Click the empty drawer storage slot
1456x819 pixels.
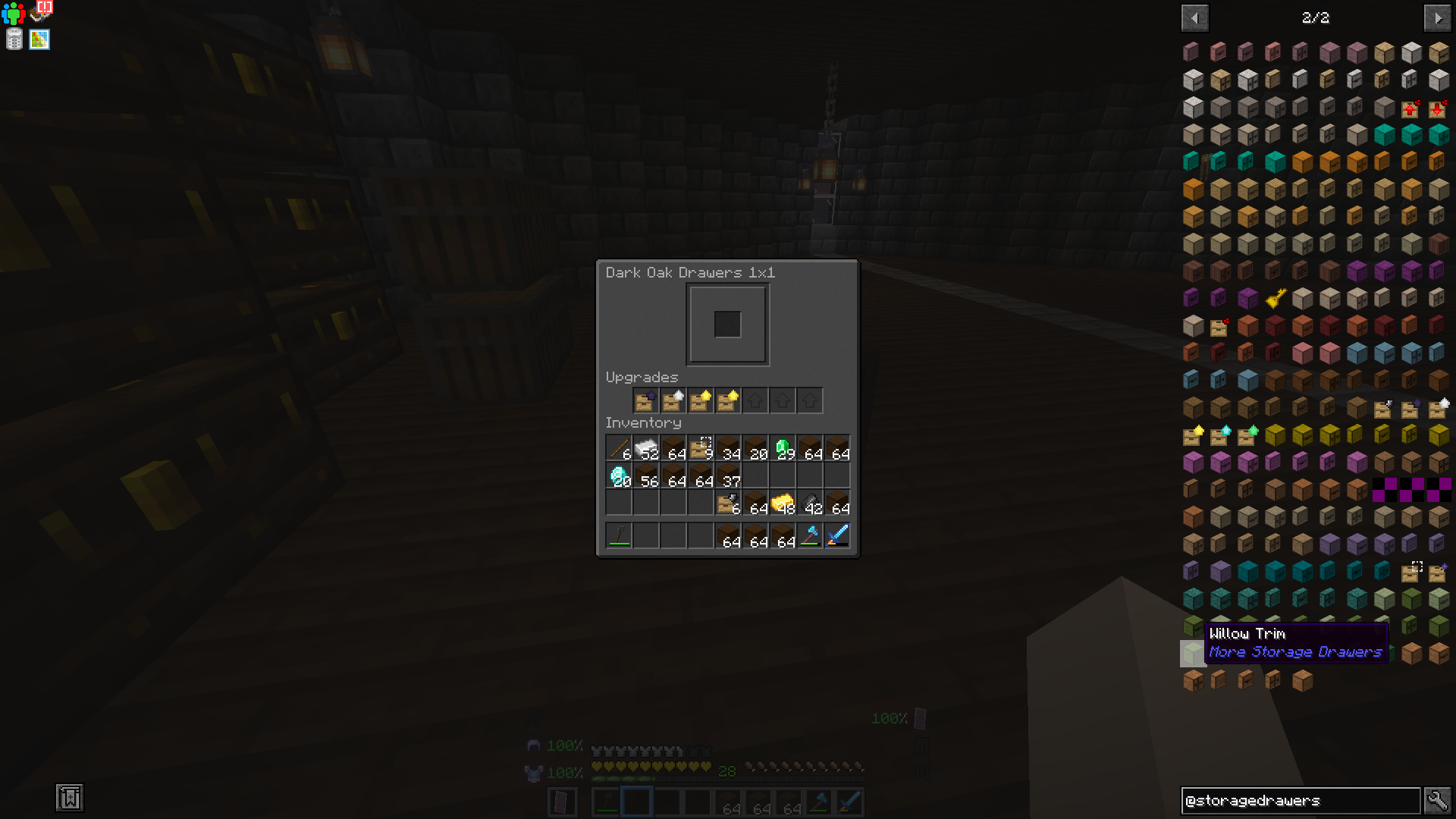click(x=727, y=325)
